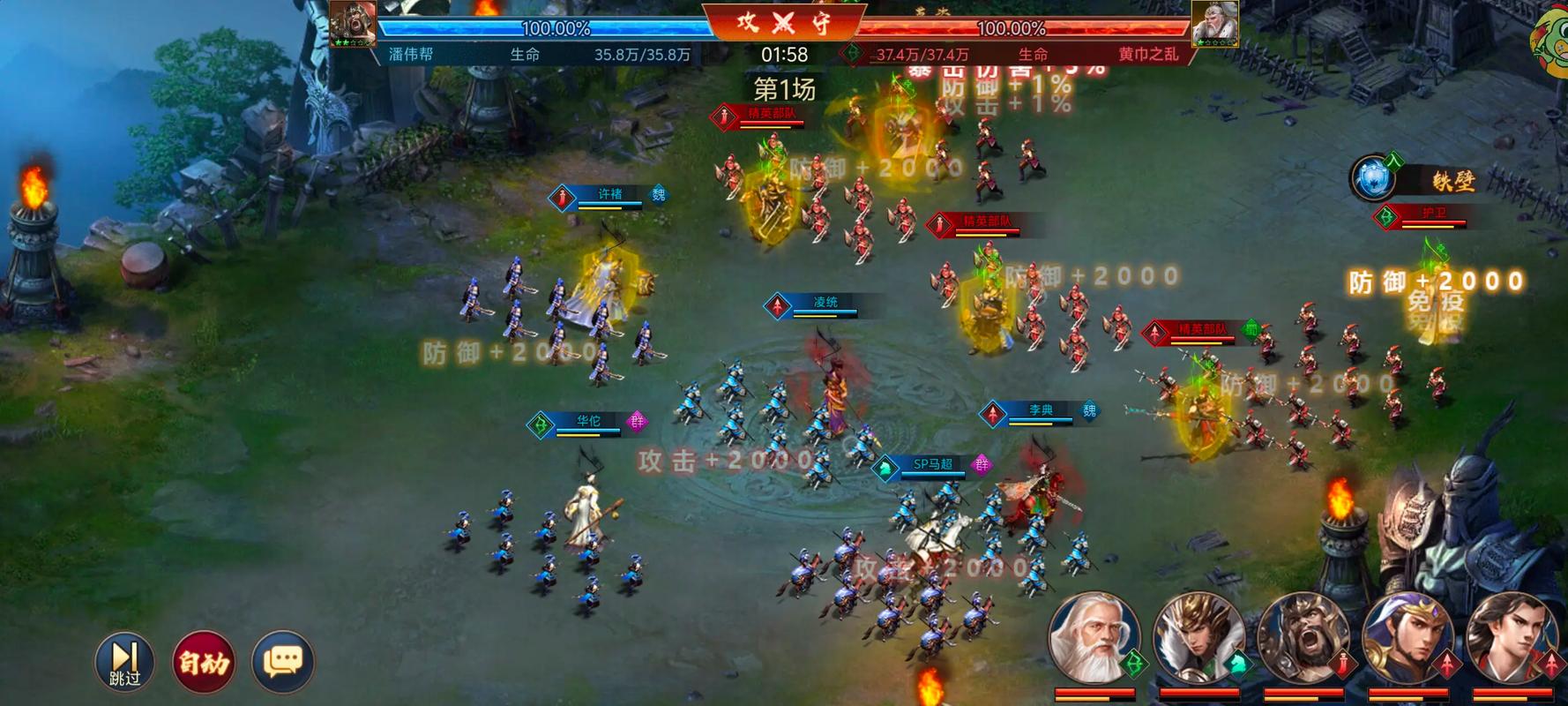Inspect defender 黄巾之乱's avatar
The height and width of the screenshot is (706, 1568).
tap(1214, 23)
